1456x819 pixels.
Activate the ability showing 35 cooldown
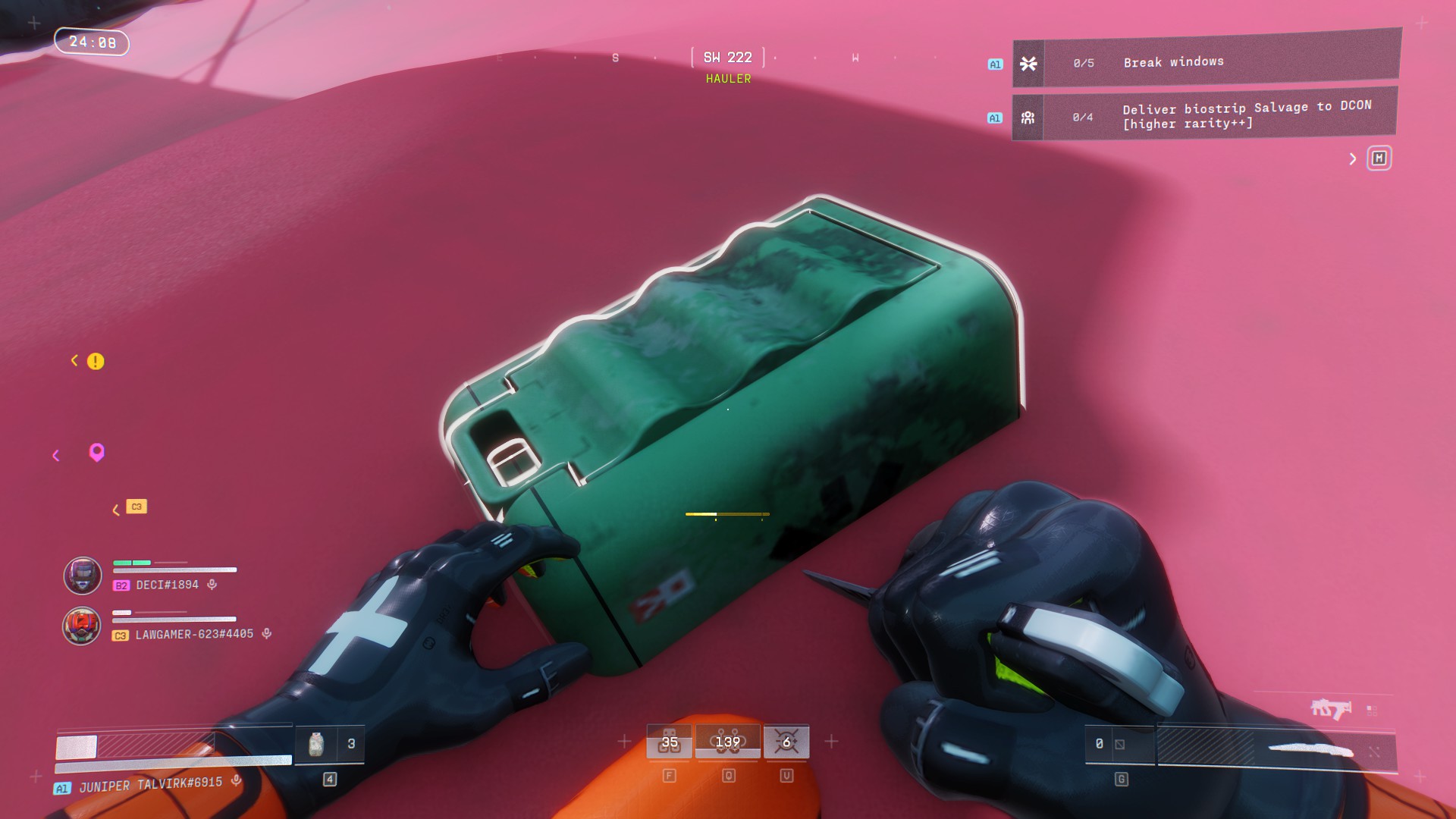click(669, 742)
